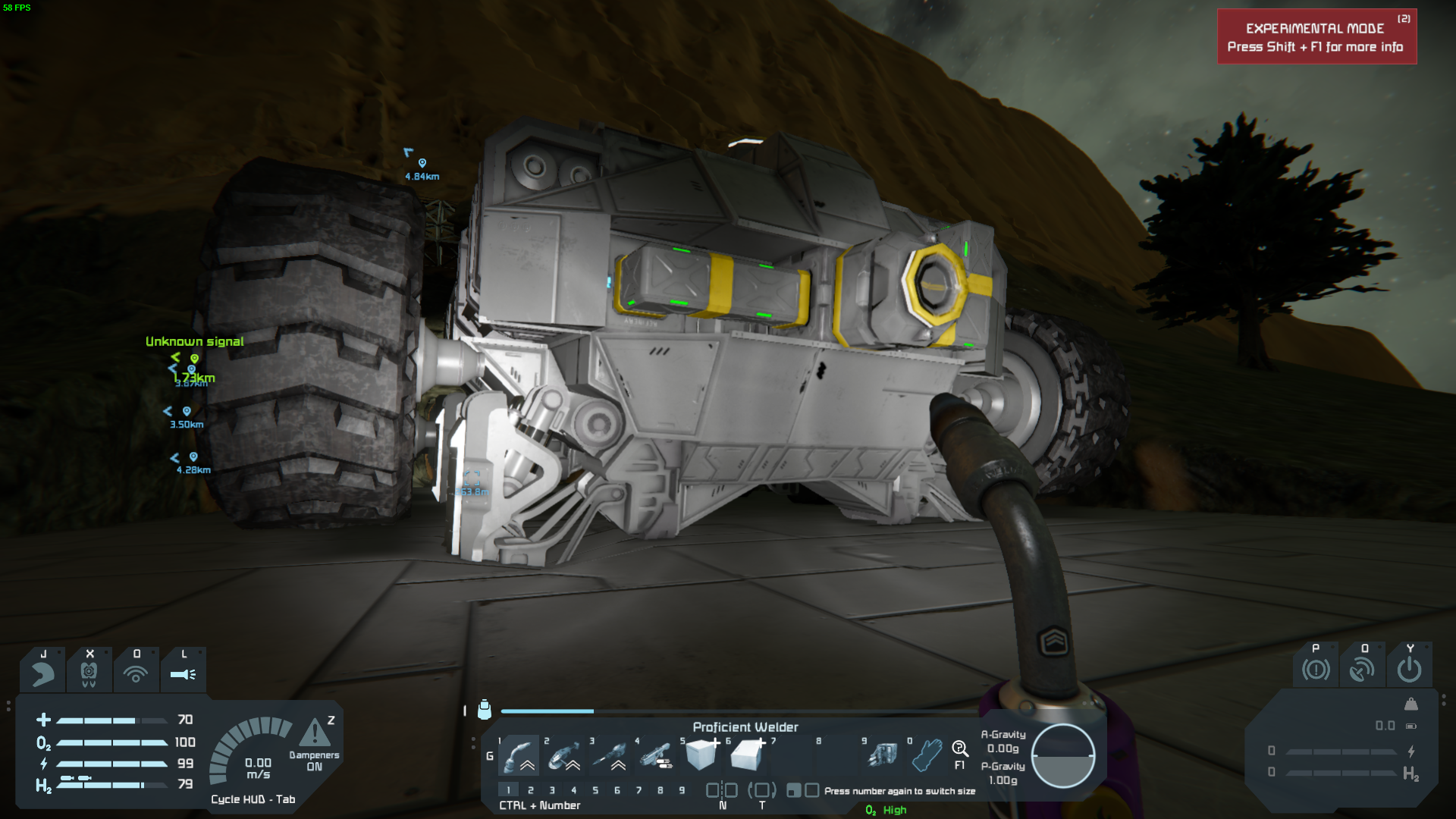
Task: Choose the block item in hotbar slot 9
Action: click(882, 755)
